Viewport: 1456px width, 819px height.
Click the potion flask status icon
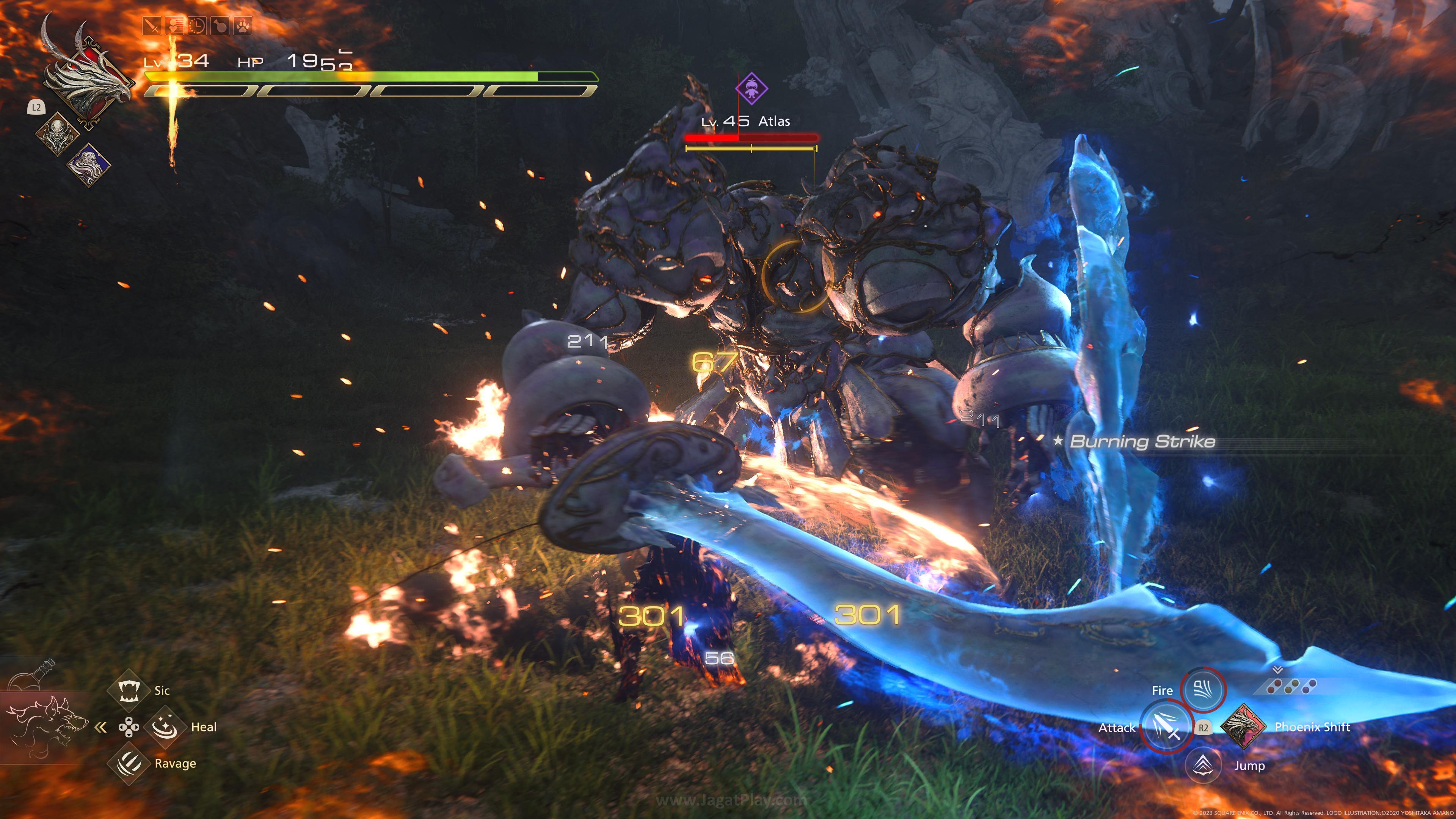(220, 25)
